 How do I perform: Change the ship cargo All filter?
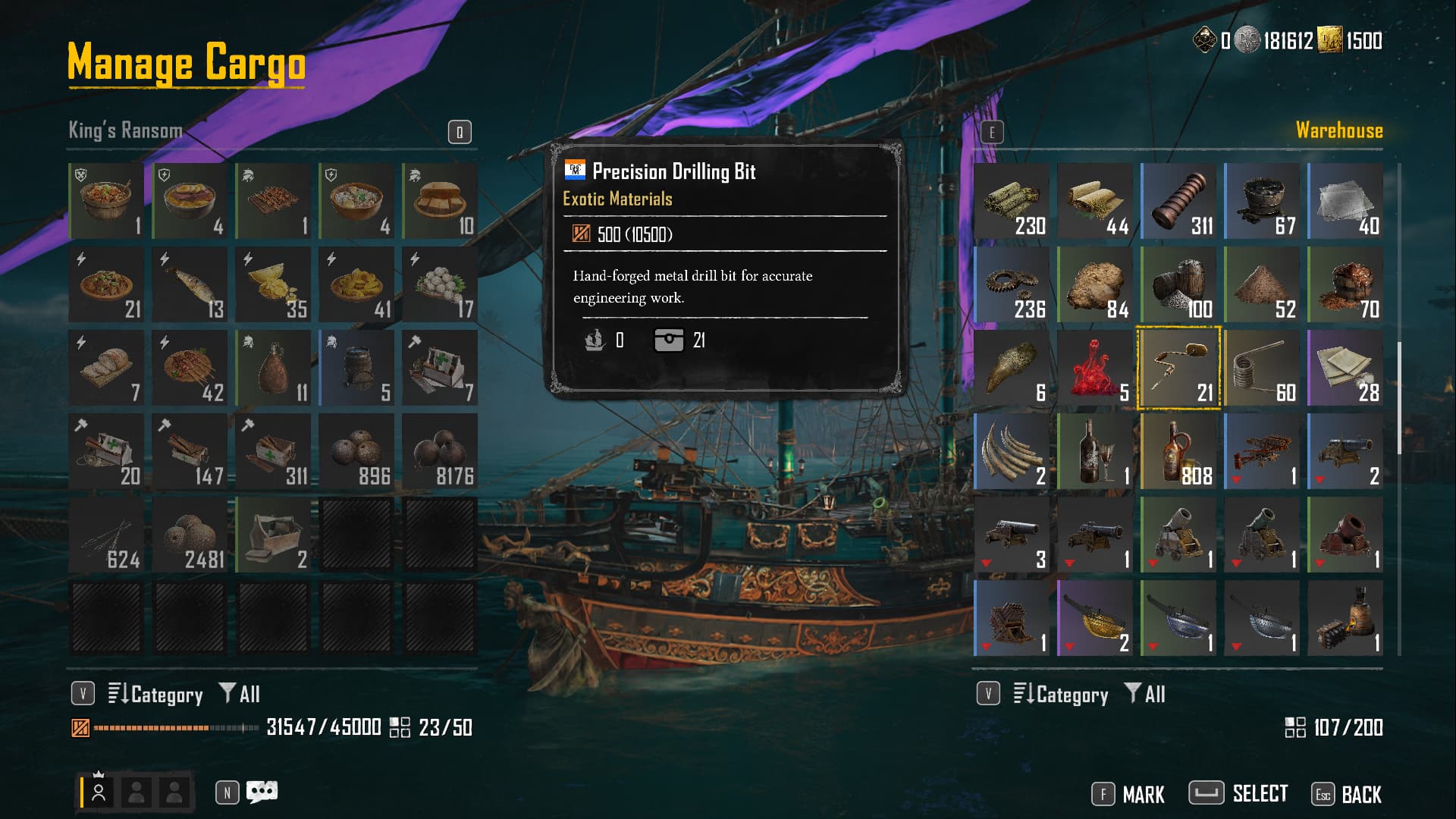tap(240, 694)
